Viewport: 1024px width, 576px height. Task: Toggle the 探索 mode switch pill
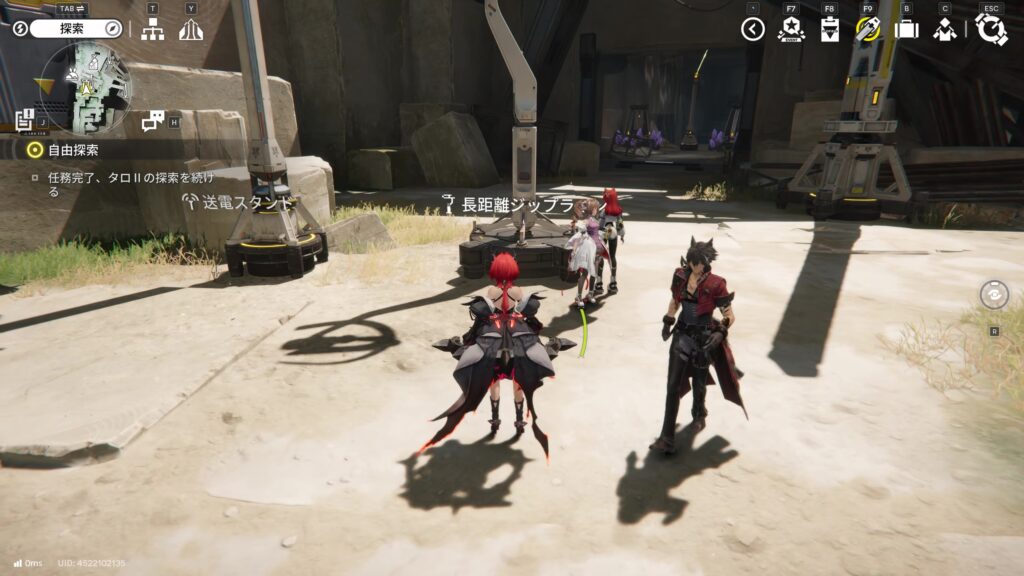click(75, 29)
